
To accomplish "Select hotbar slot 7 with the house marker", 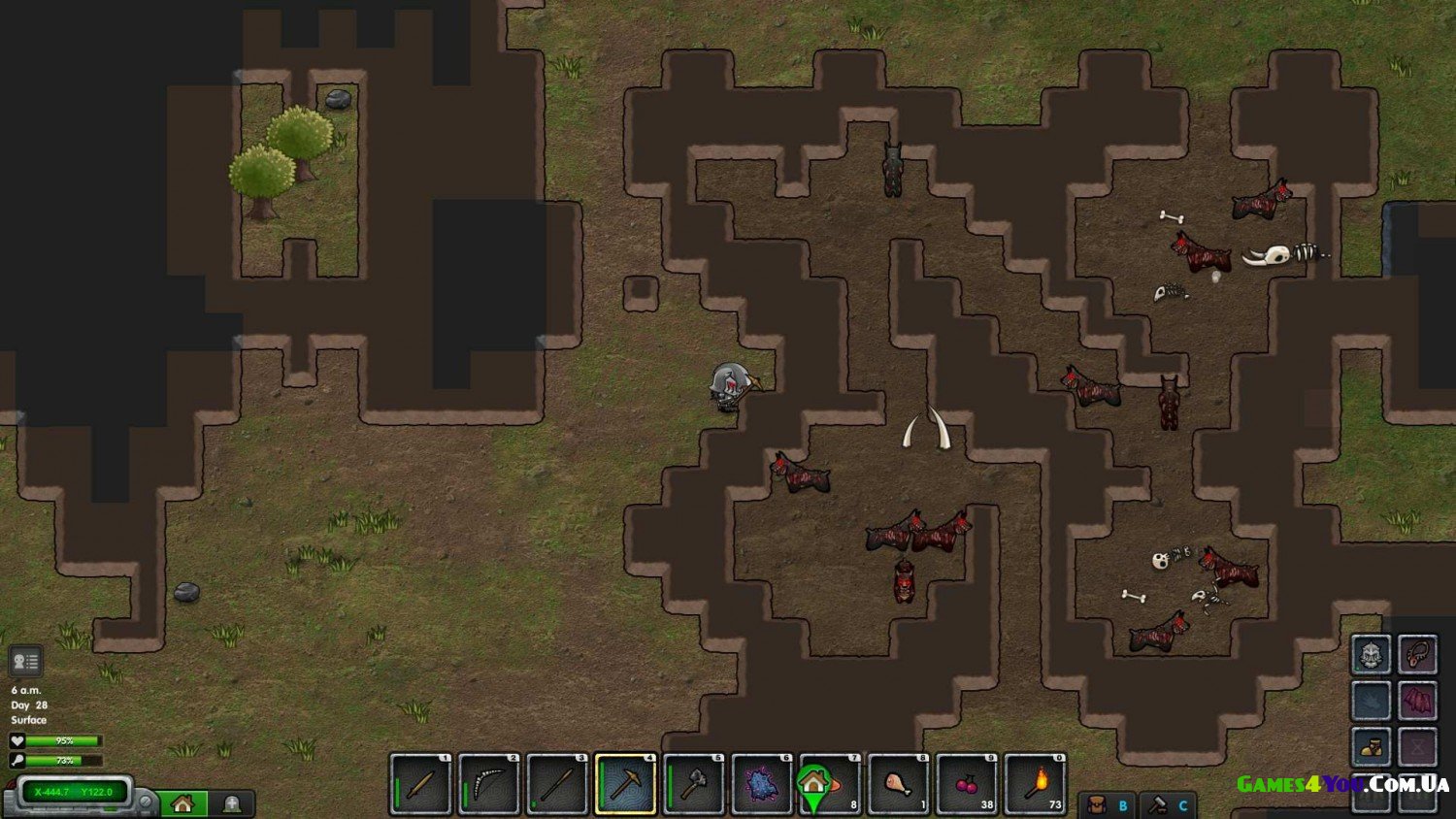I will tap(830, 784).
